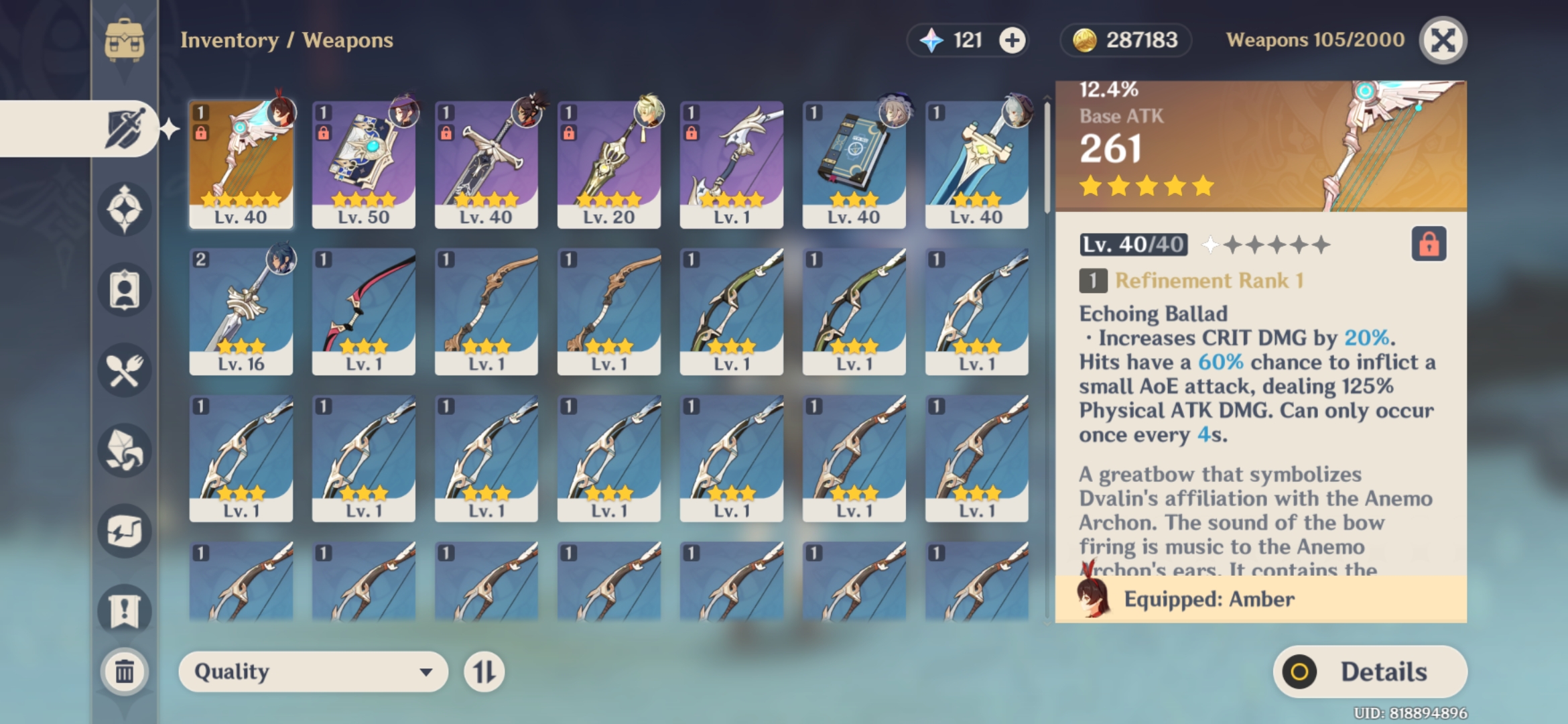Switch to the Artifacts tab

tap(125, 209)
